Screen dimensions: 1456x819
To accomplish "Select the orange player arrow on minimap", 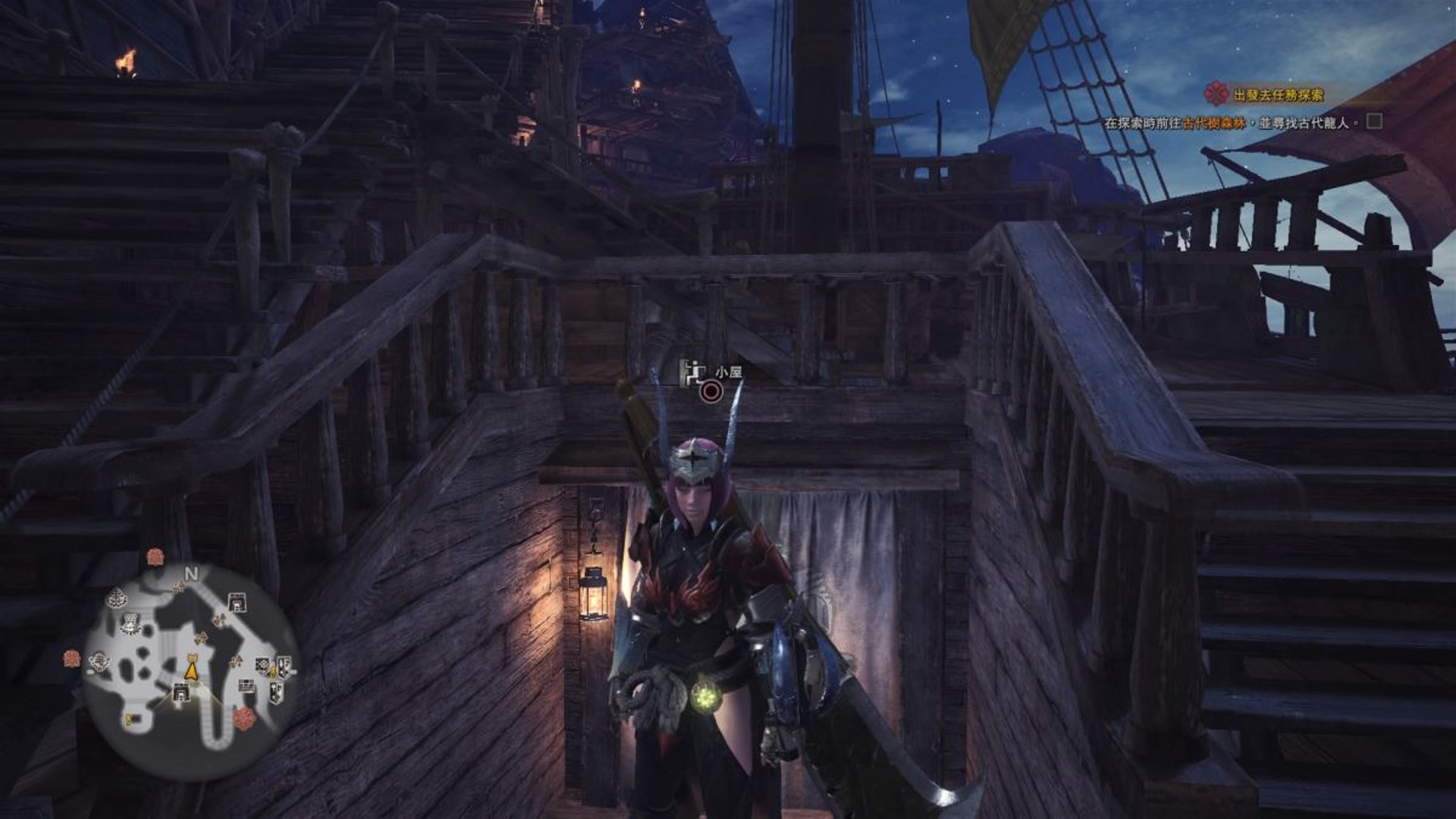I will 192,670.
